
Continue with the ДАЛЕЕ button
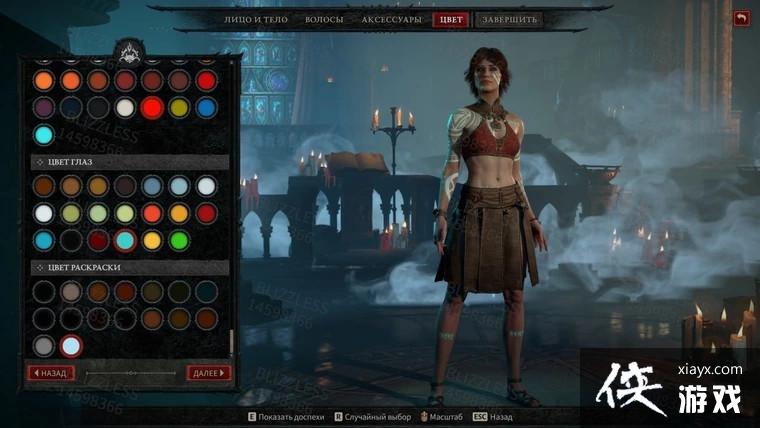[208, 373]
